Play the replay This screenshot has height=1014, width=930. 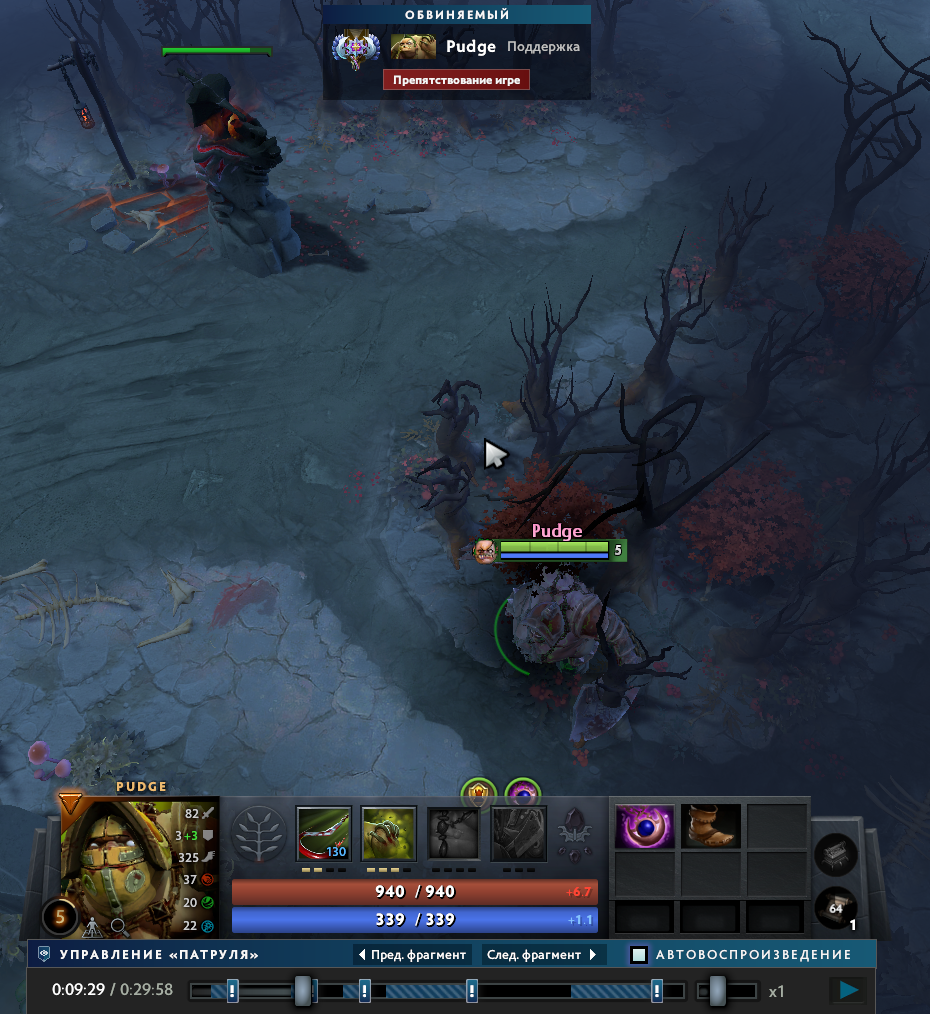tap(849, 990)
